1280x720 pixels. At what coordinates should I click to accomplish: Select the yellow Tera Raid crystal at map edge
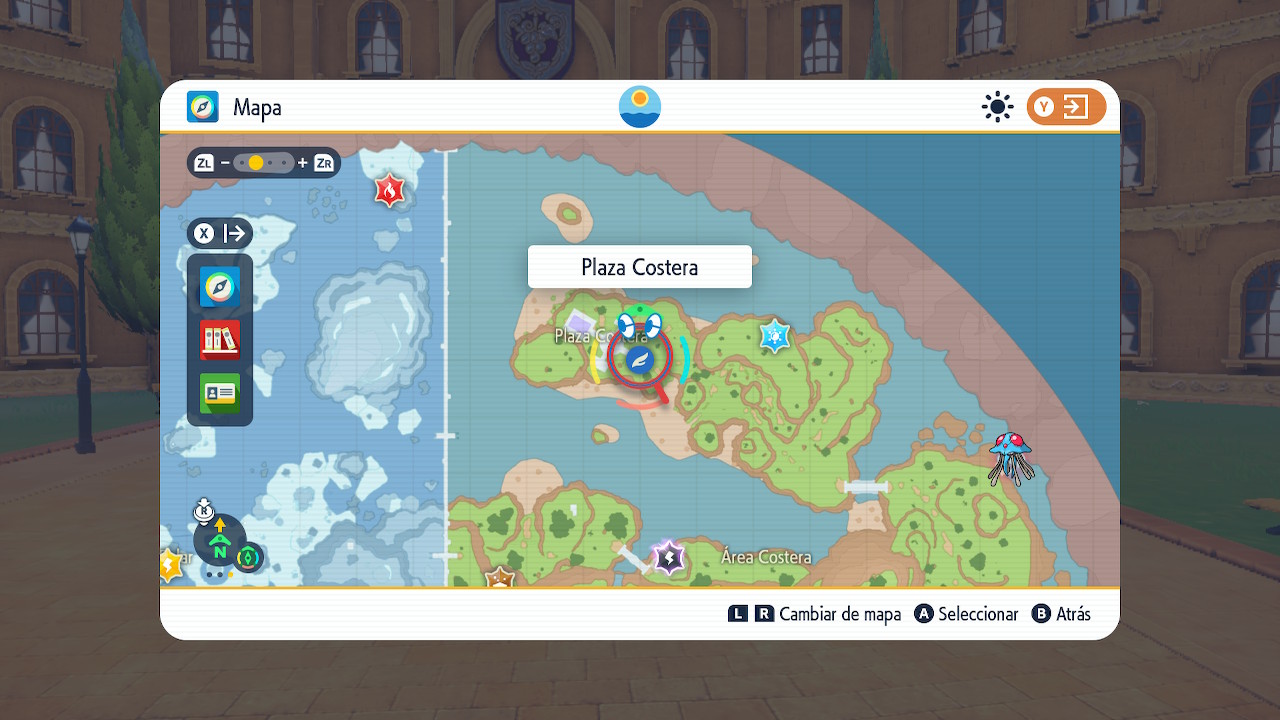pyautogui.click(x=168, y=566)
